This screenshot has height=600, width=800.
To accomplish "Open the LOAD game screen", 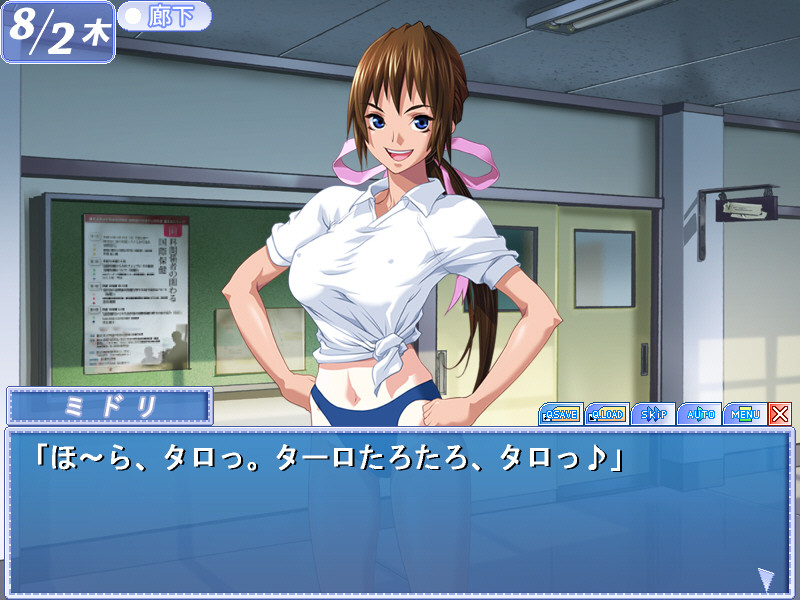I will pyautogui.click(x=606, y=414).
